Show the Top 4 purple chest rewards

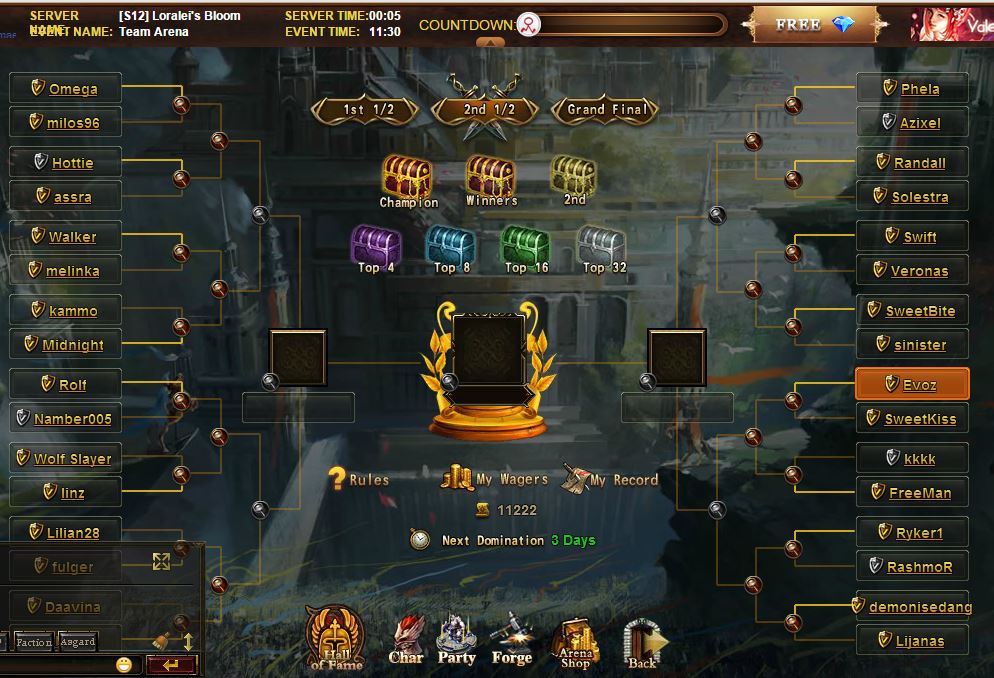376,245
